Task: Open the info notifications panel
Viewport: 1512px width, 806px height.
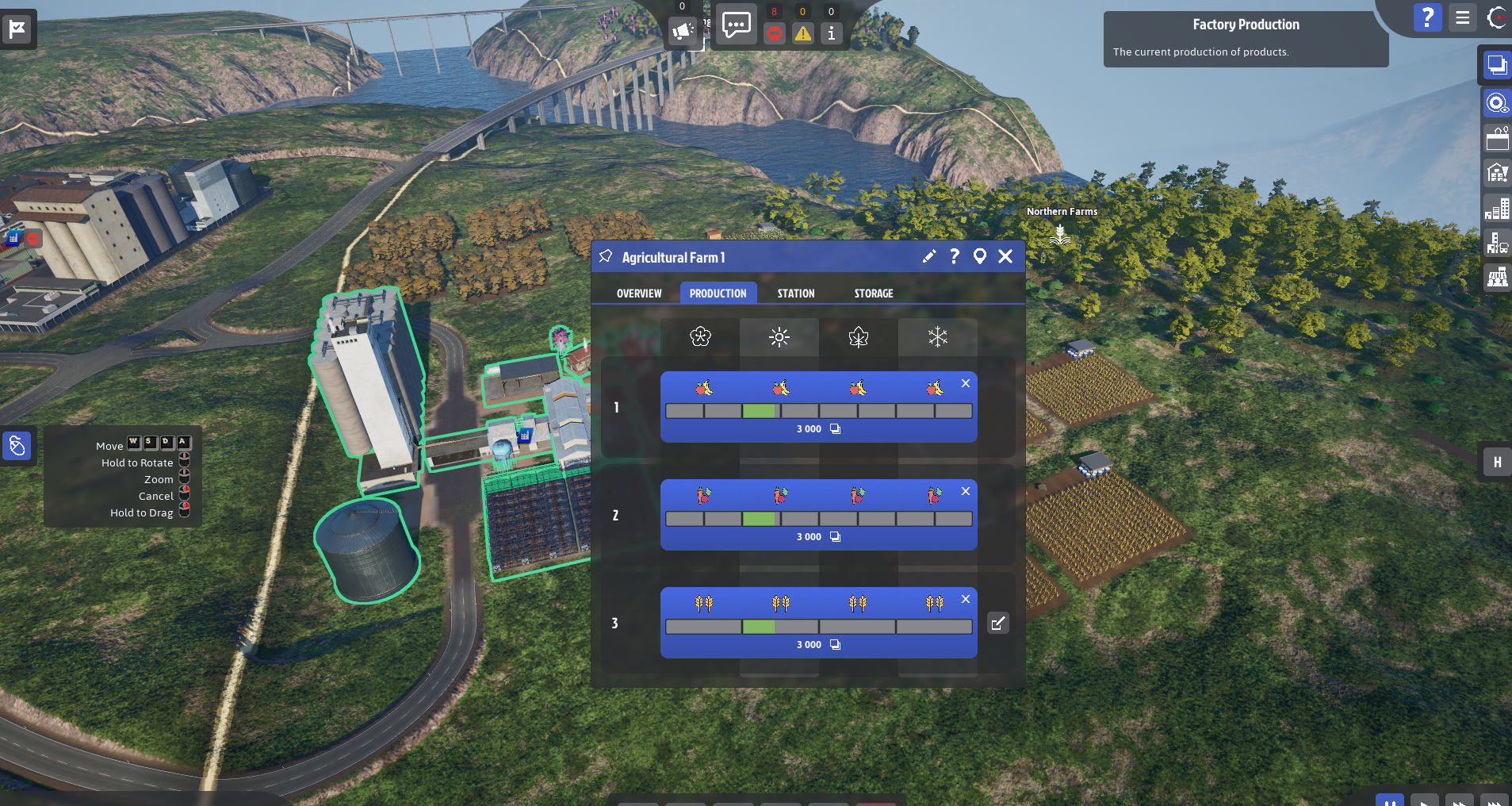Action: [x=831, y=33]
